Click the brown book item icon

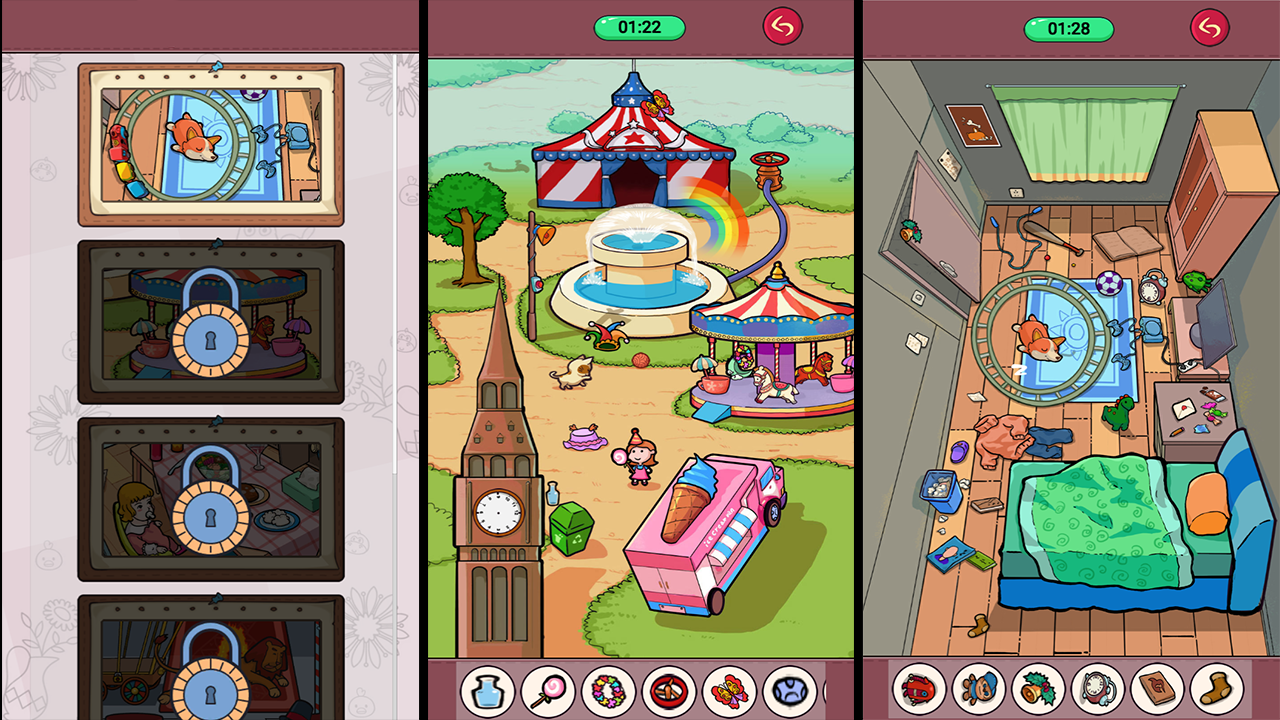coord(1157,690)
